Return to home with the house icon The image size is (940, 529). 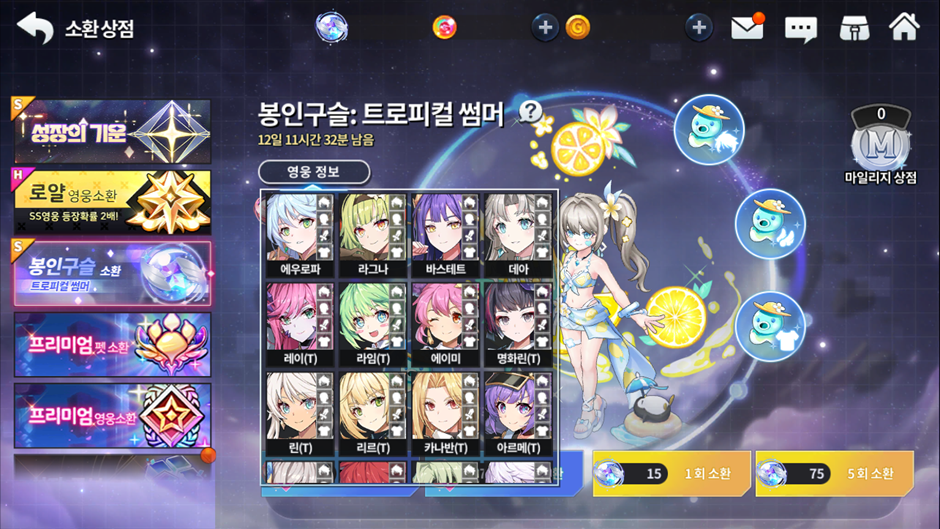tap(904, 27)
